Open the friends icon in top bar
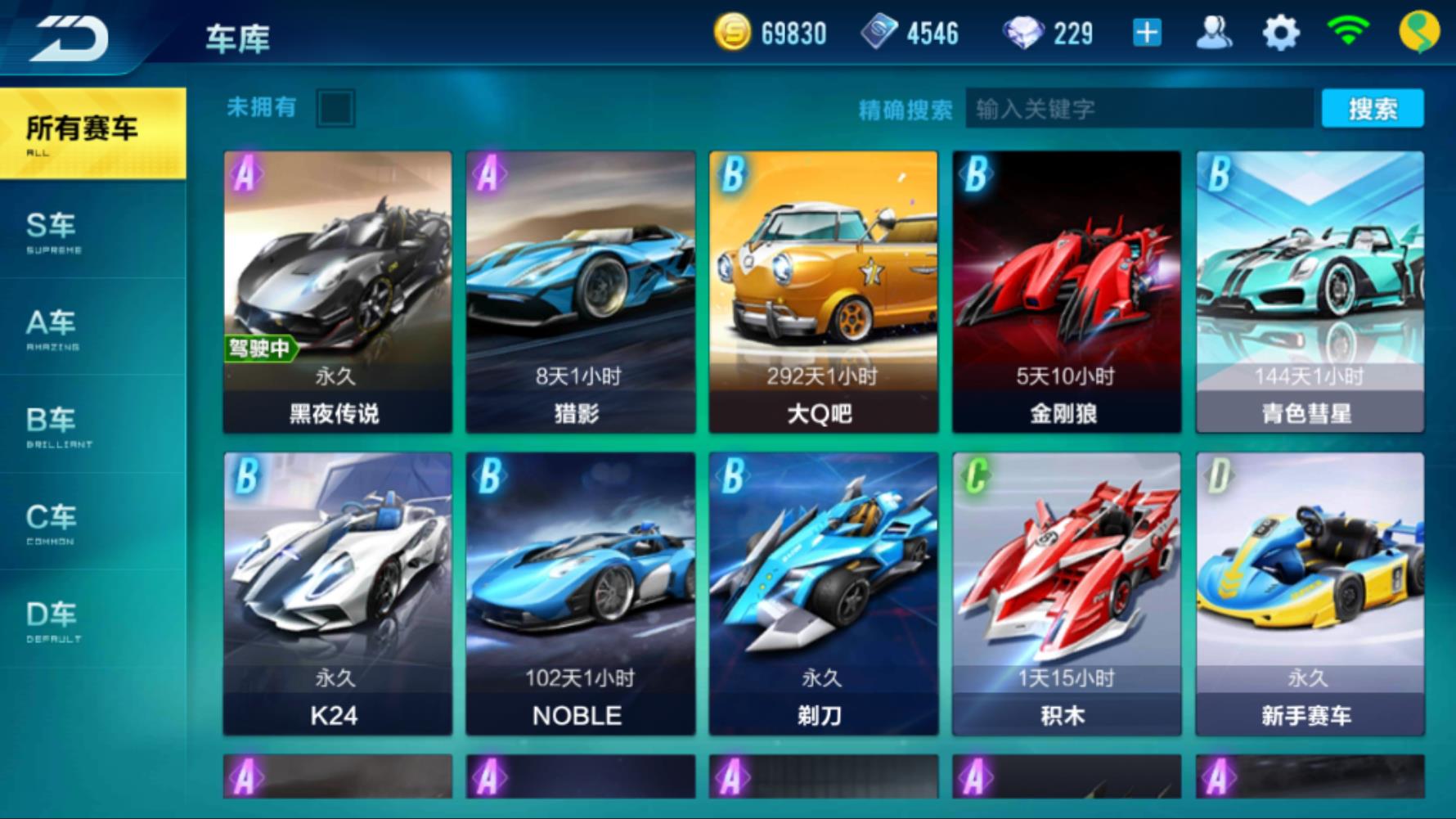 coord(1213,34)
